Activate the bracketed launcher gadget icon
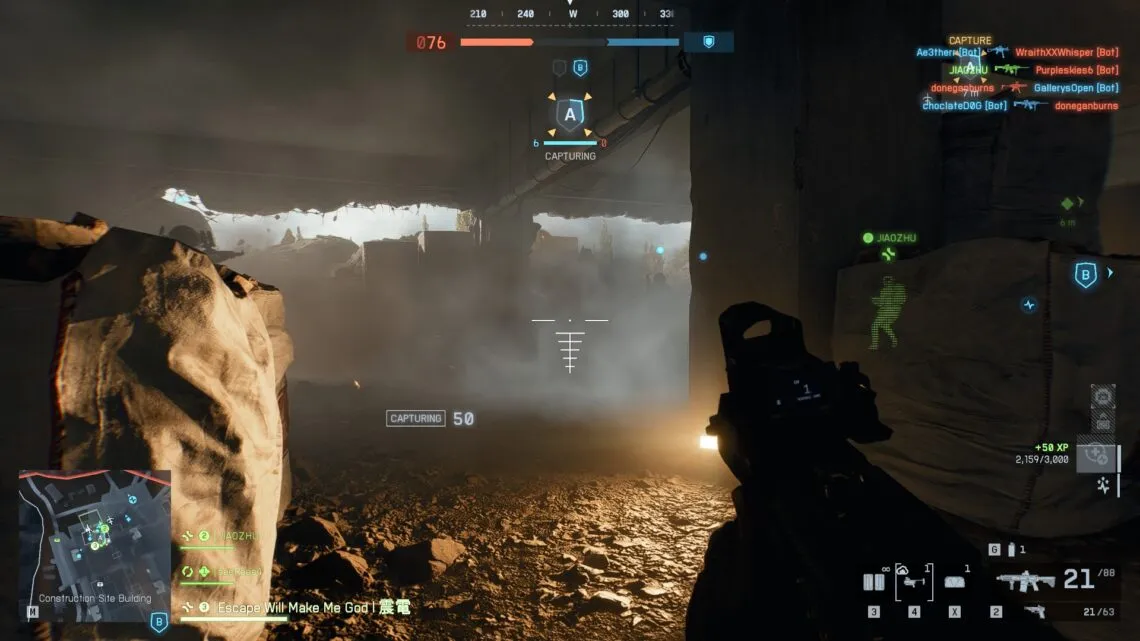The height and width of the screenshot is (641, 1140). (914, 581)
